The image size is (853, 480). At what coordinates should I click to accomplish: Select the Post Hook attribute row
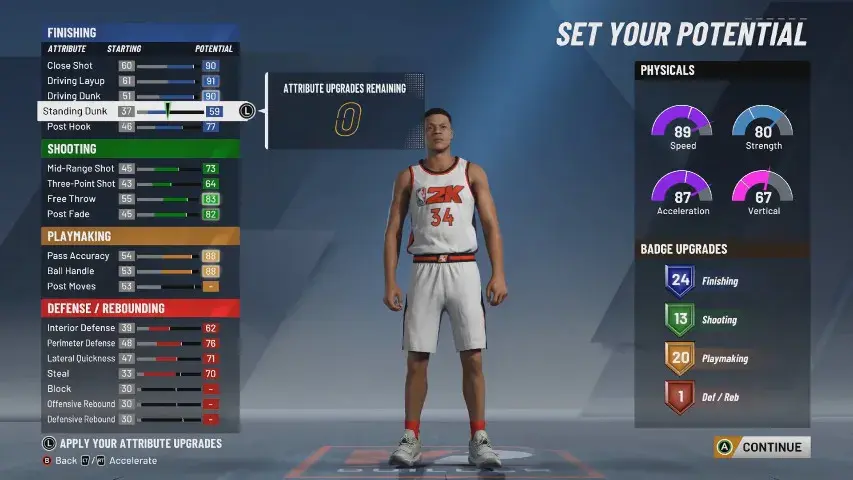click(137, 127)
